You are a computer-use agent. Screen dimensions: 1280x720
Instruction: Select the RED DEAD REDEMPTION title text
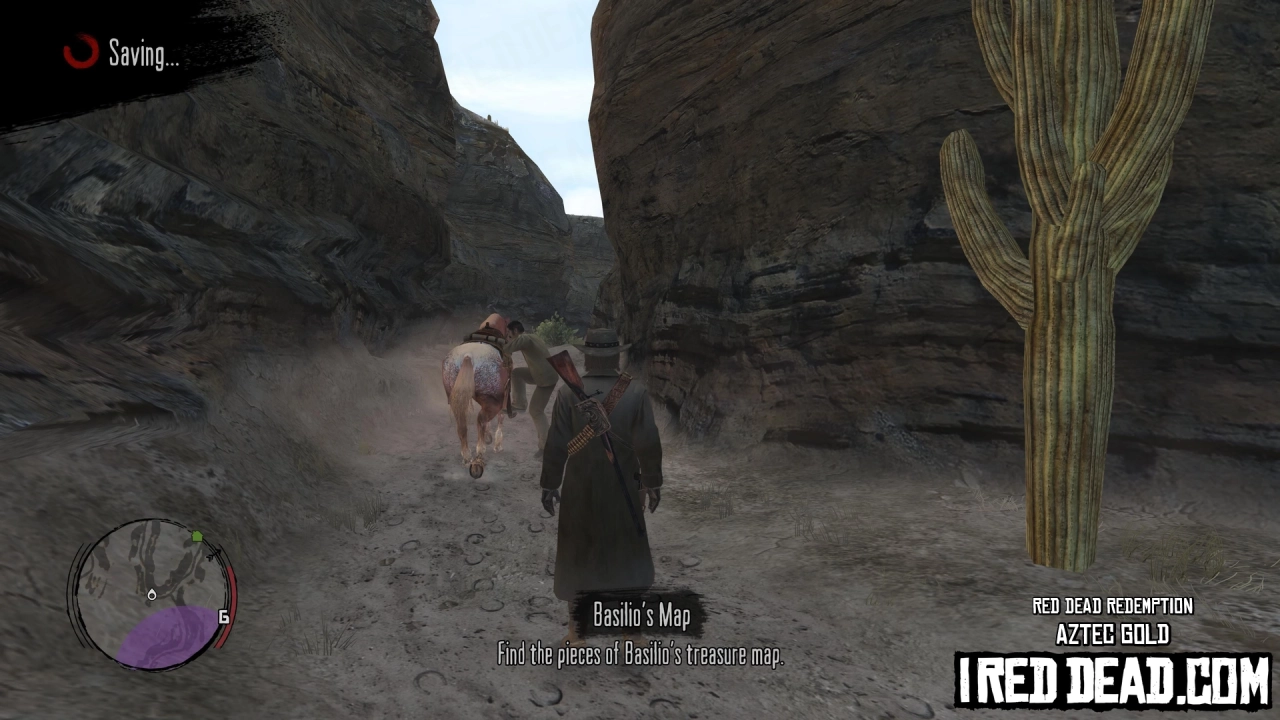(x=1112, y=606)
